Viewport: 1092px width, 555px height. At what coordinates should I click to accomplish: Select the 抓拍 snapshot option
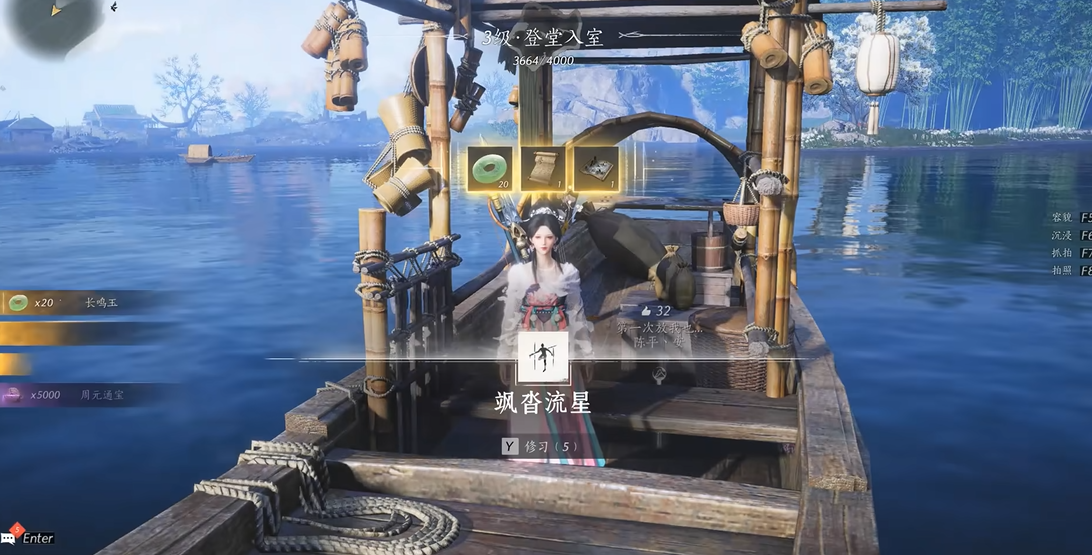click(x=1068, y=254)
